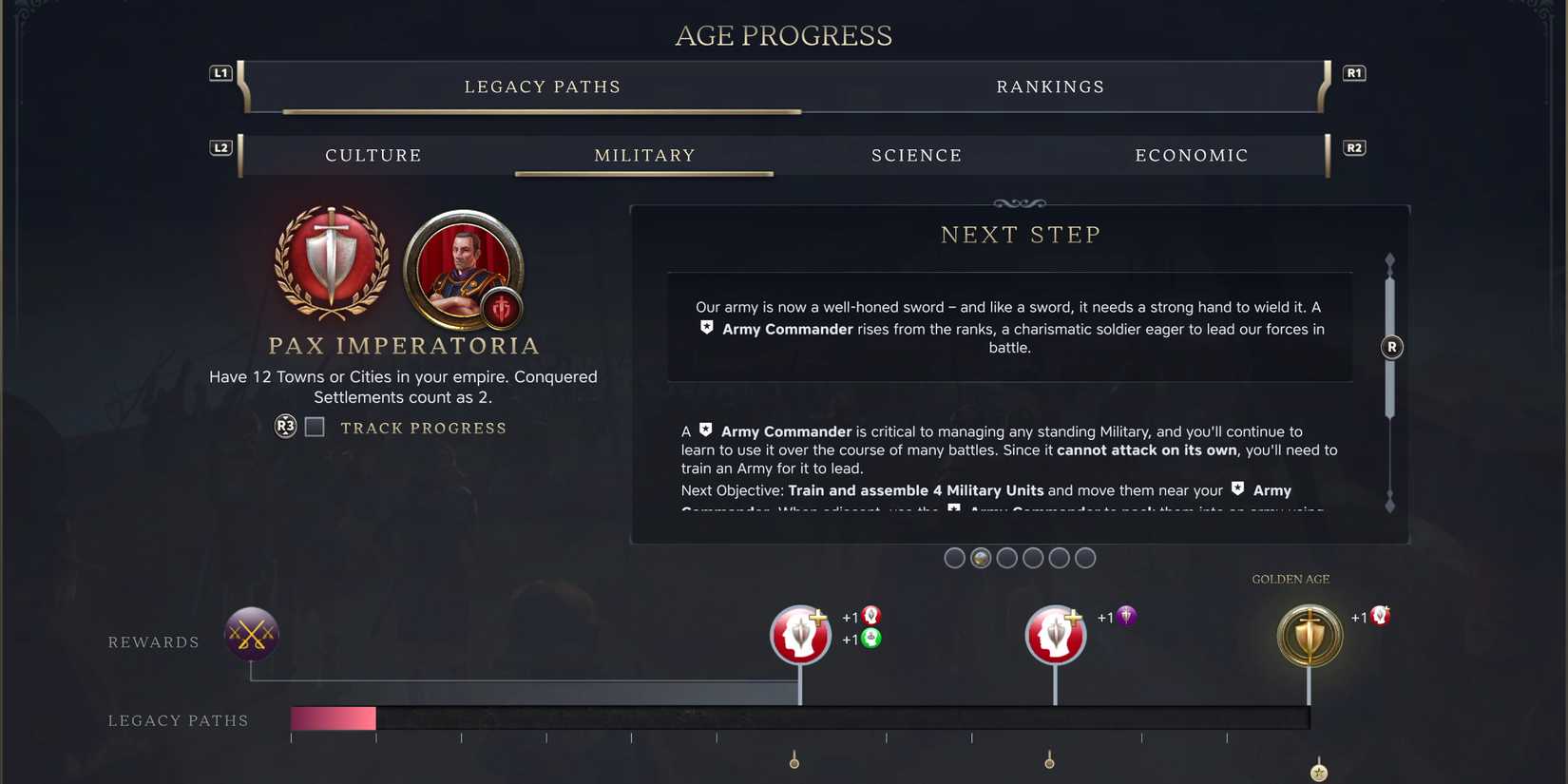Switch to the Rankings tab

tap(1050, 86)
